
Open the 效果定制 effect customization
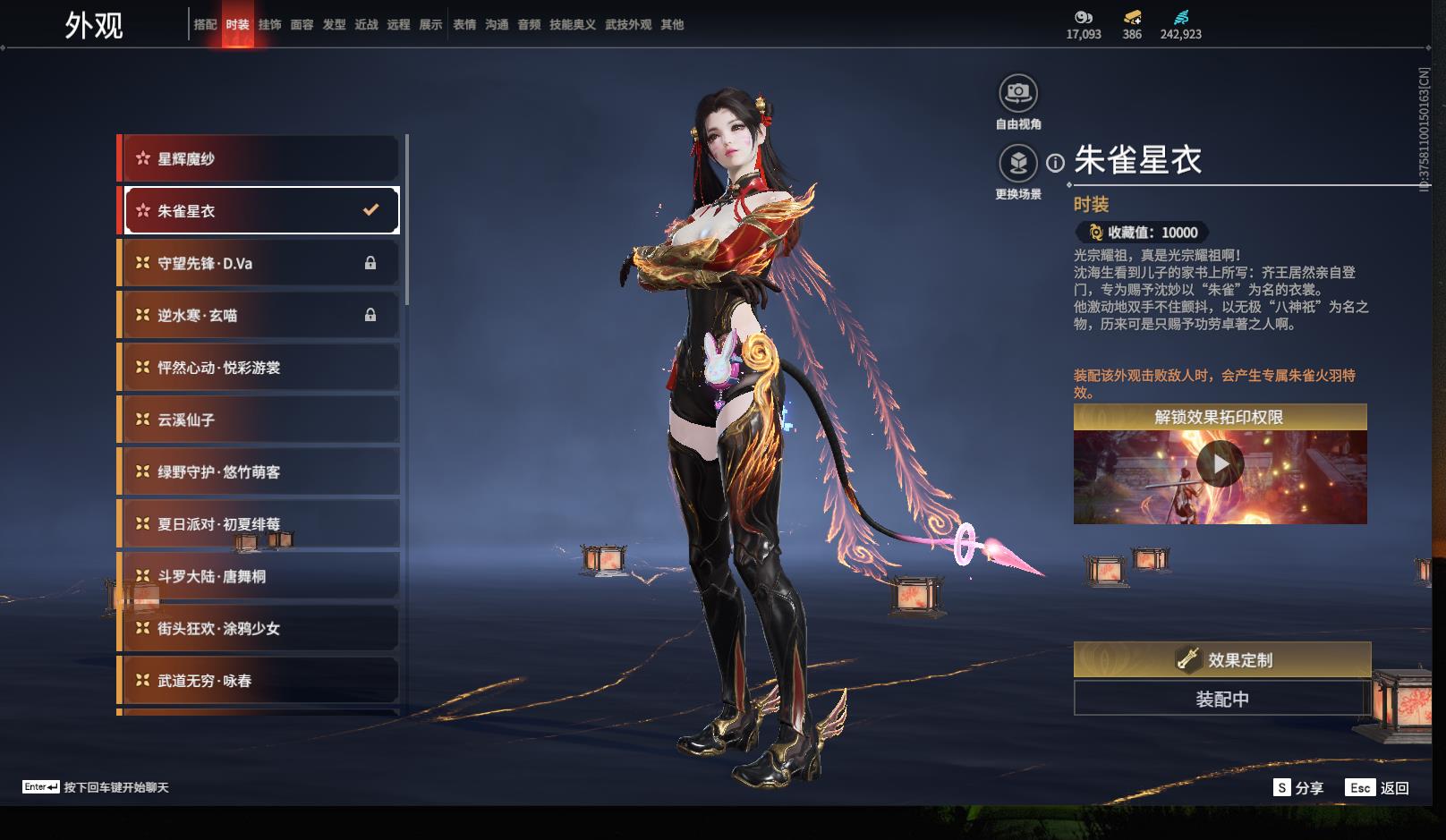pyautogui.click(x=1221, y=660)
